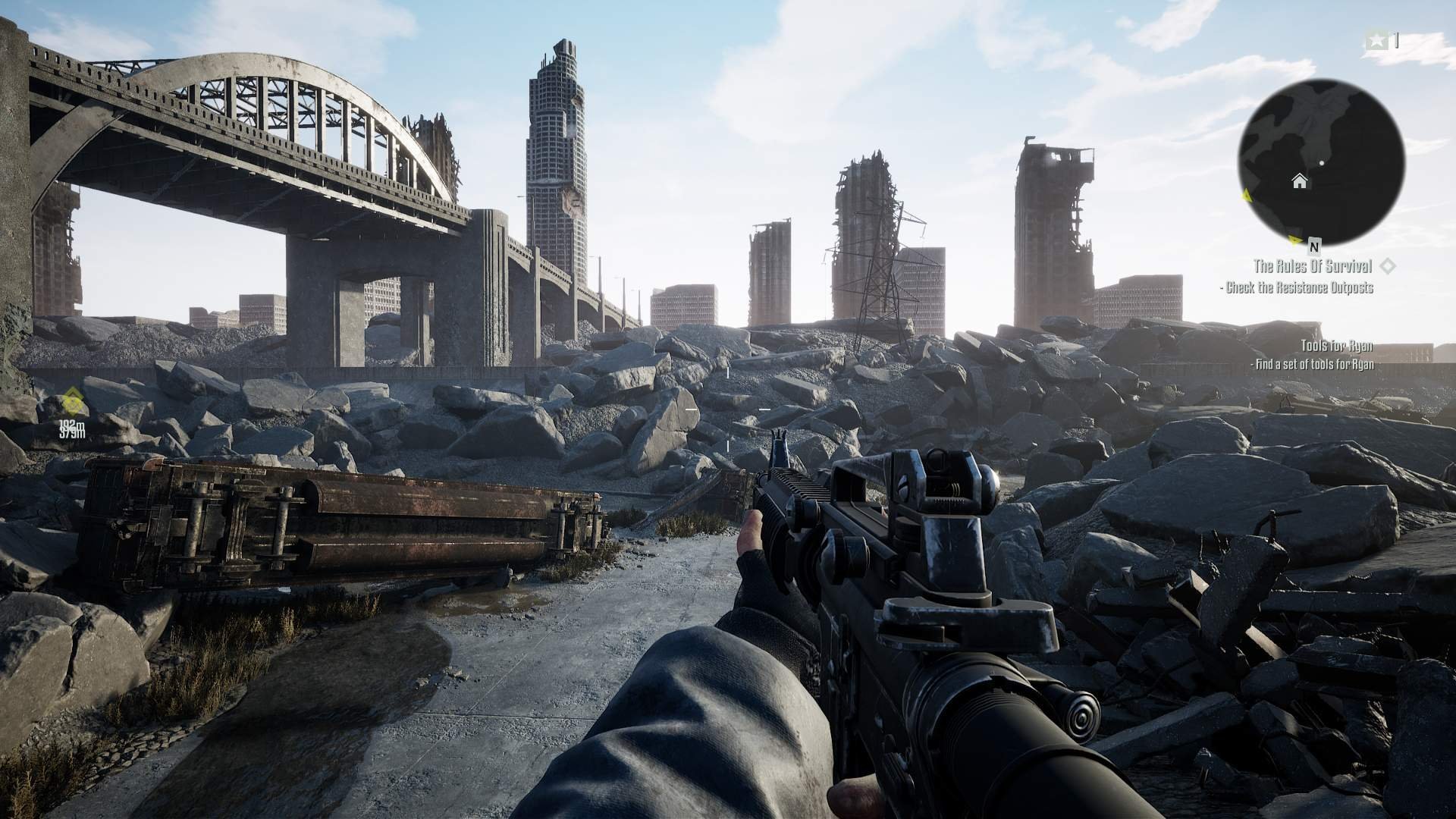
Task: Click the crosshair at screen center
Action: 728,409
